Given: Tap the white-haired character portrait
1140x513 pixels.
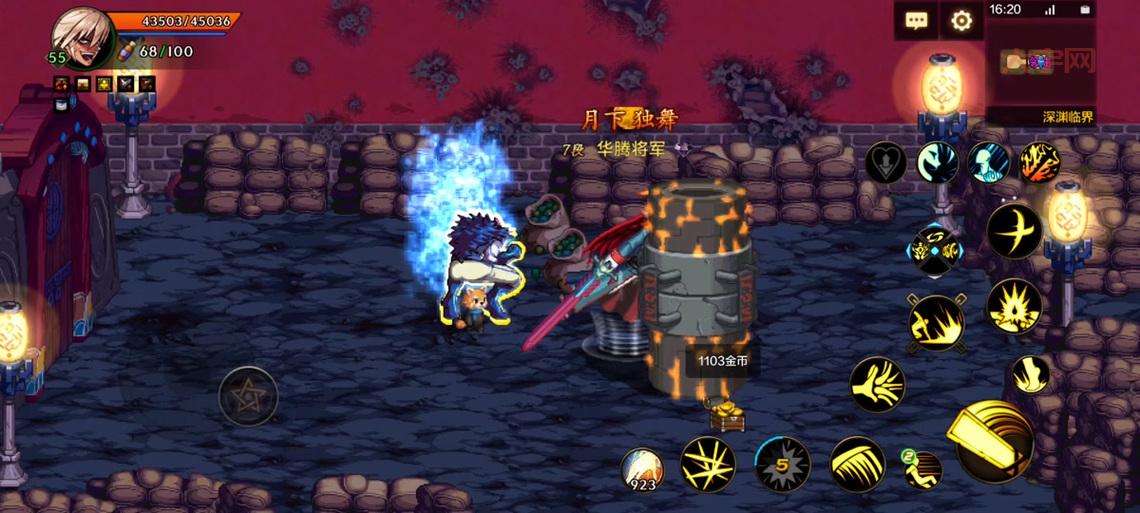Looking at the screenshot, I should click(x=82, y=35).
